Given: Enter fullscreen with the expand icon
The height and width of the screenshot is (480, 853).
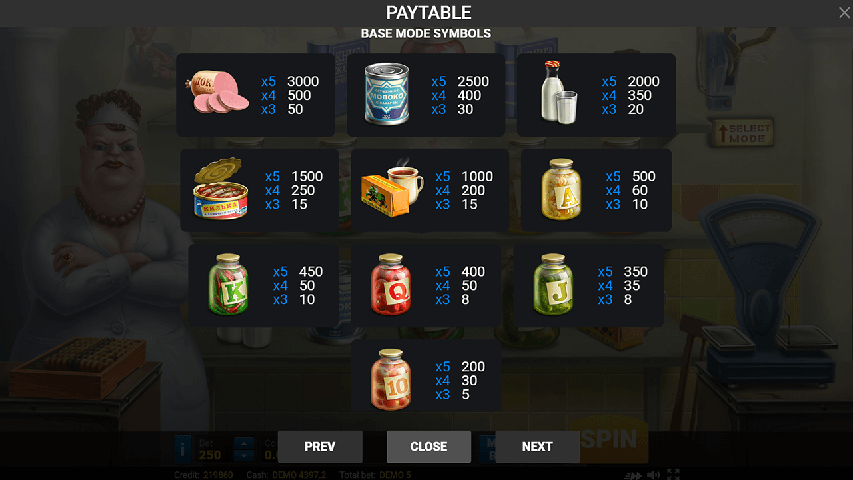Looking at the screenshot, I should 673,474.
